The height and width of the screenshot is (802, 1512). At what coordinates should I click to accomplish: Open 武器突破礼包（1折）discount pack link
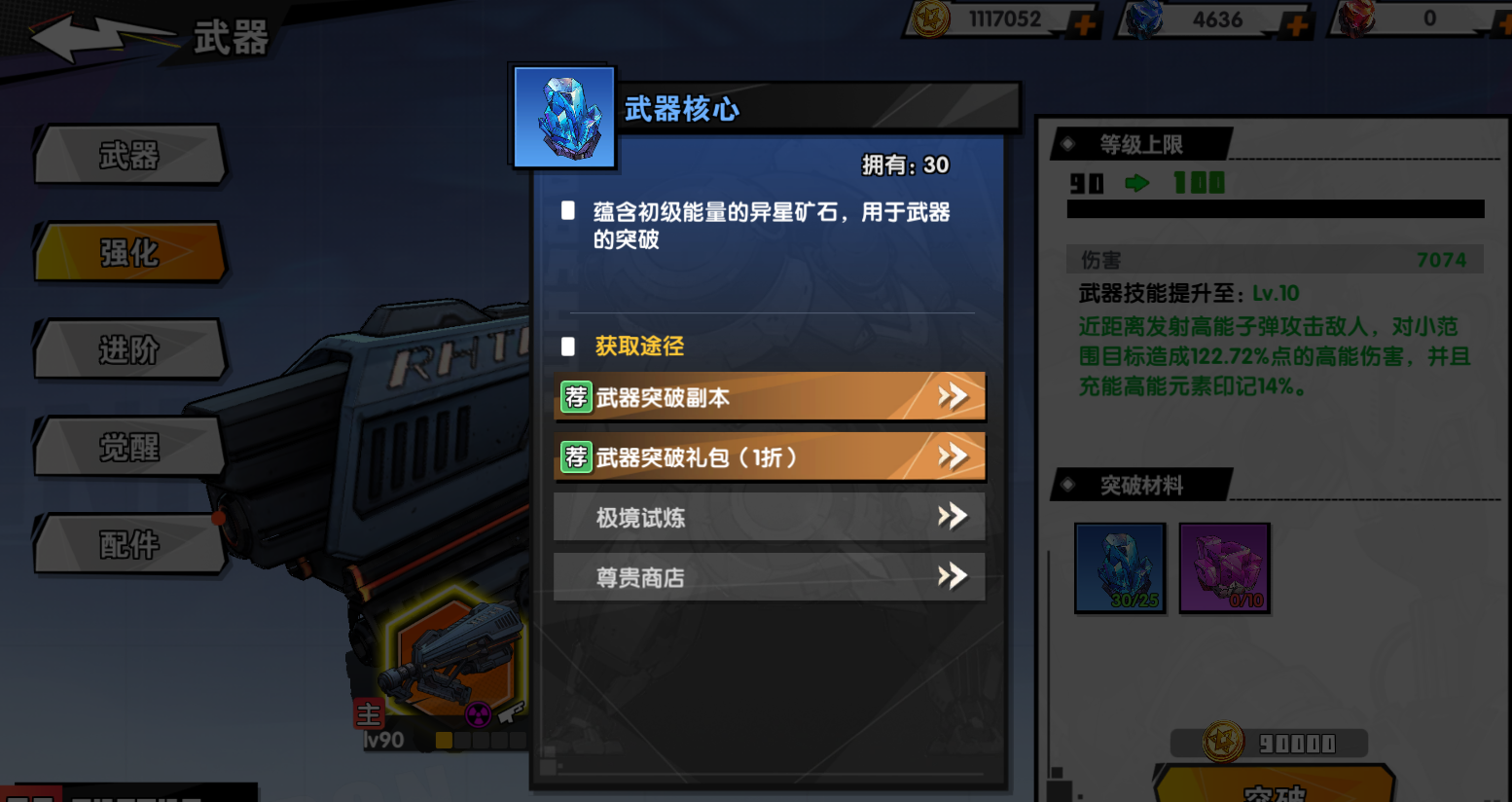pos(769,456)
